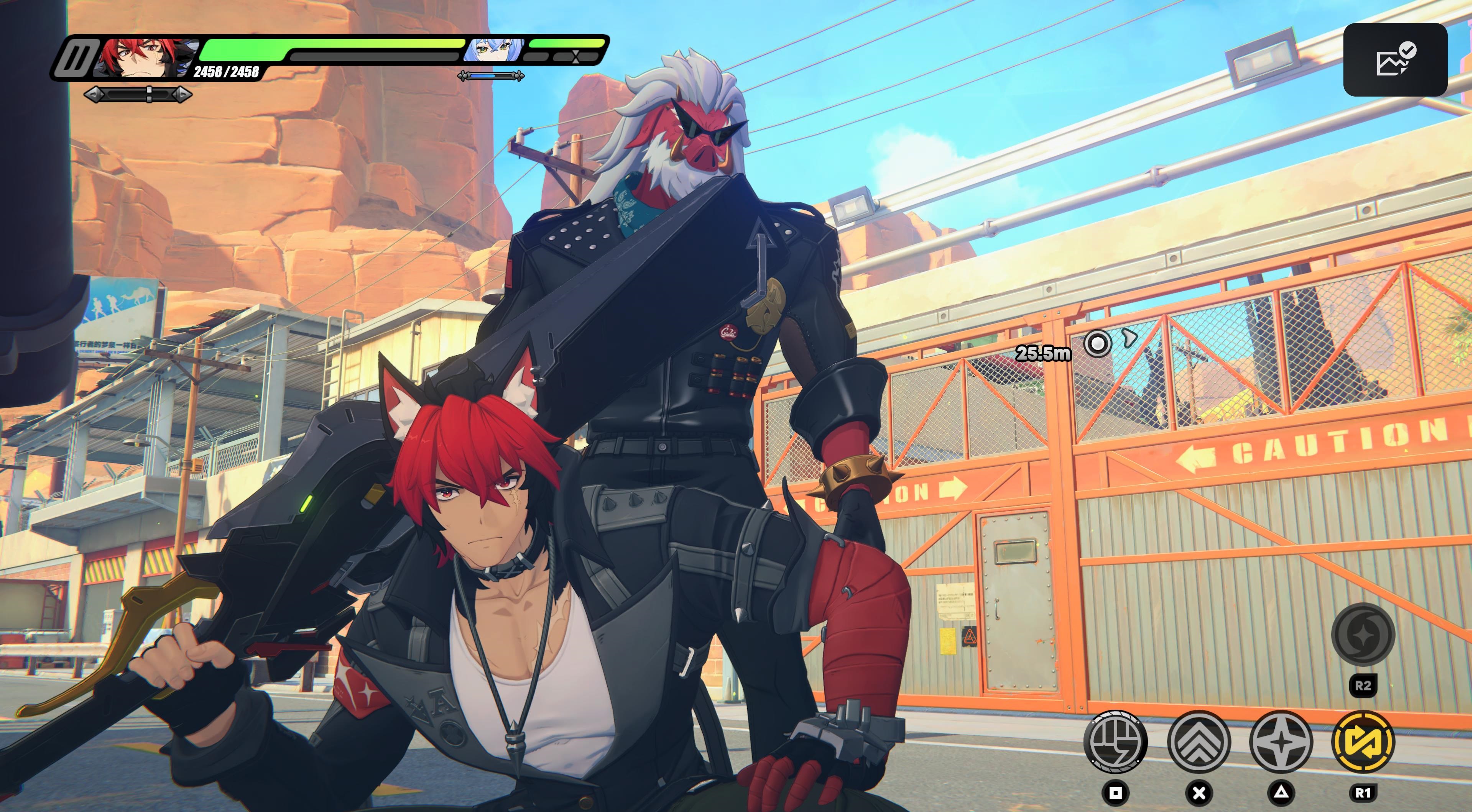Click the objective waypoint marker at 25.5m
The image size is (1473, 812).
[1097, 344]
